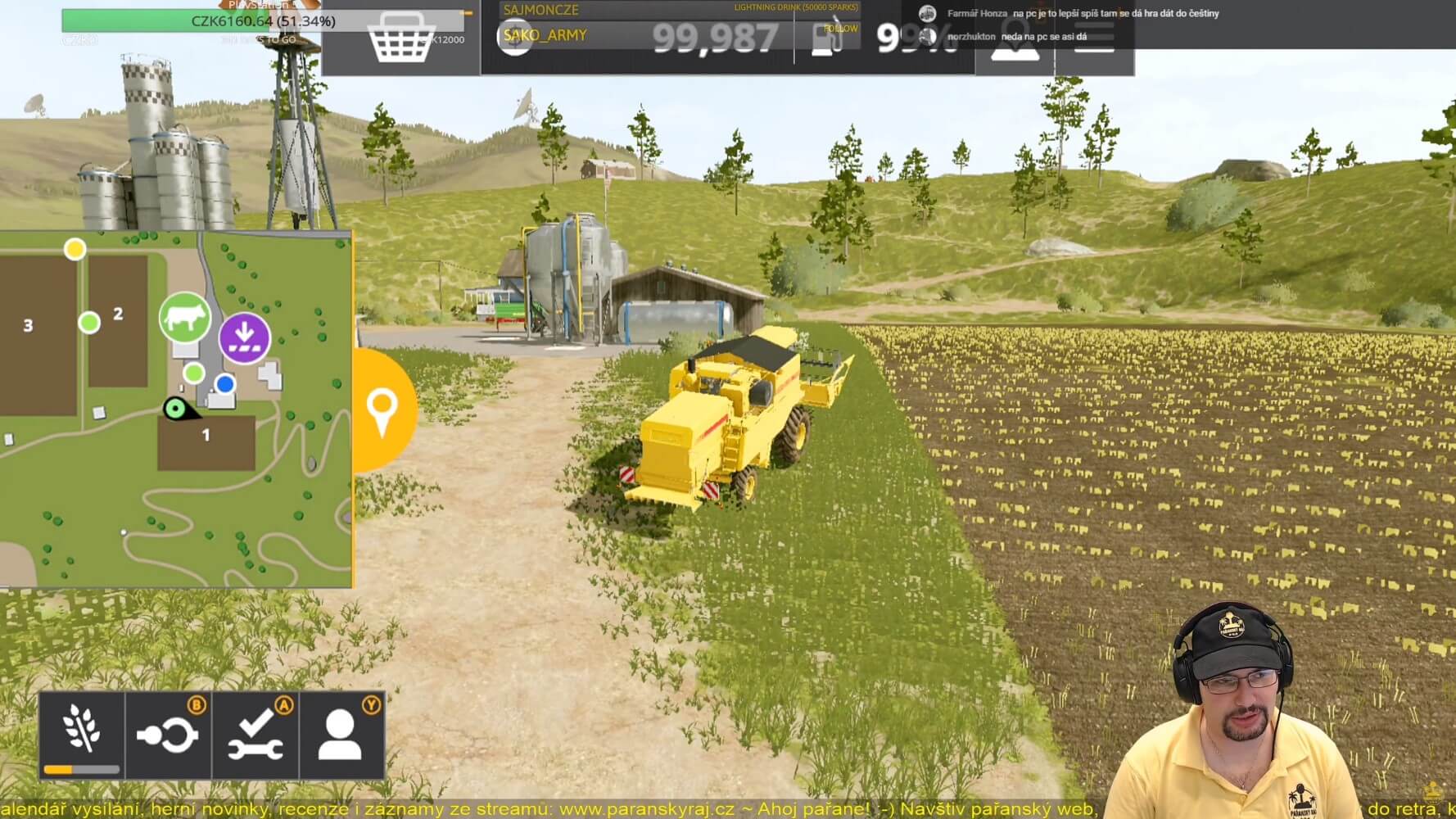Hire a worker with the person icon
Screen dimensions: 1456x819
(x=341, y=734)
